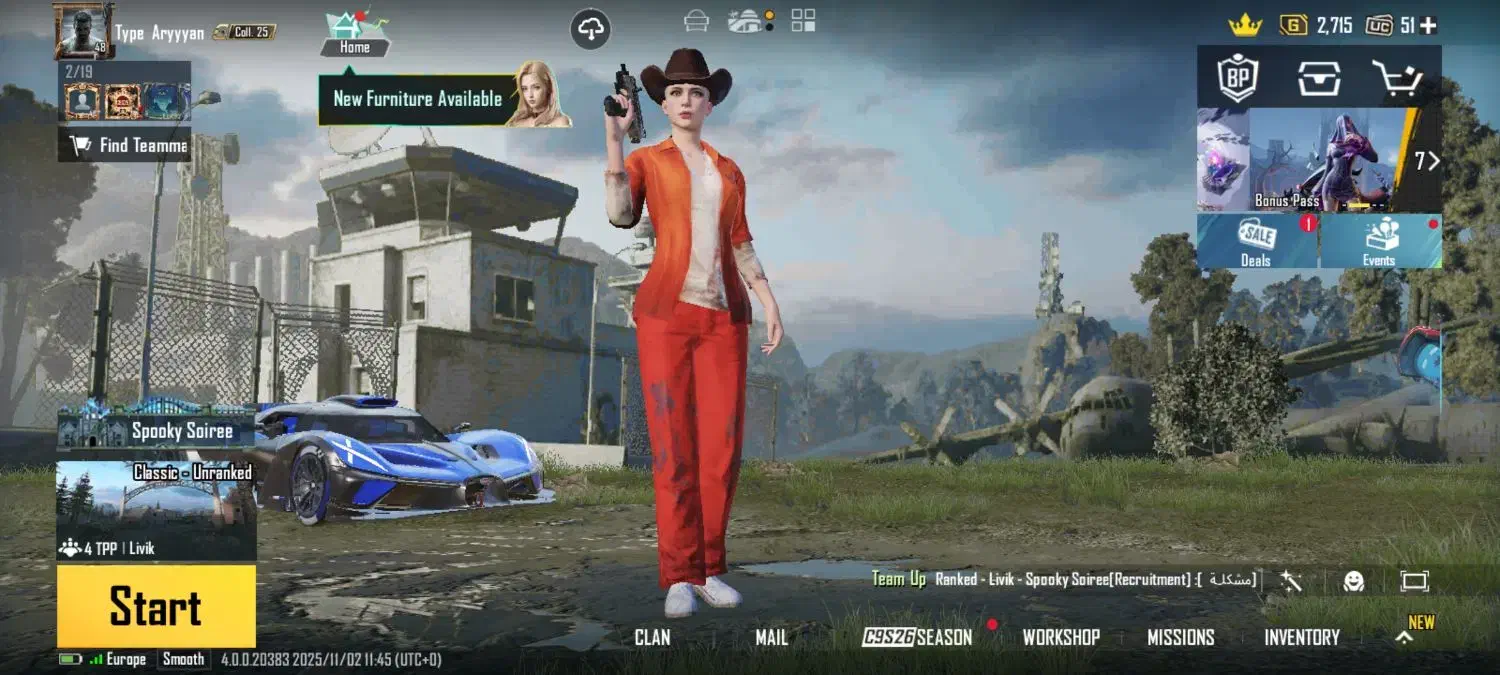Expand the arrow marked NEW
Image resolution: width=1500 pixels, height=675 pixels.
point(1406,636)
